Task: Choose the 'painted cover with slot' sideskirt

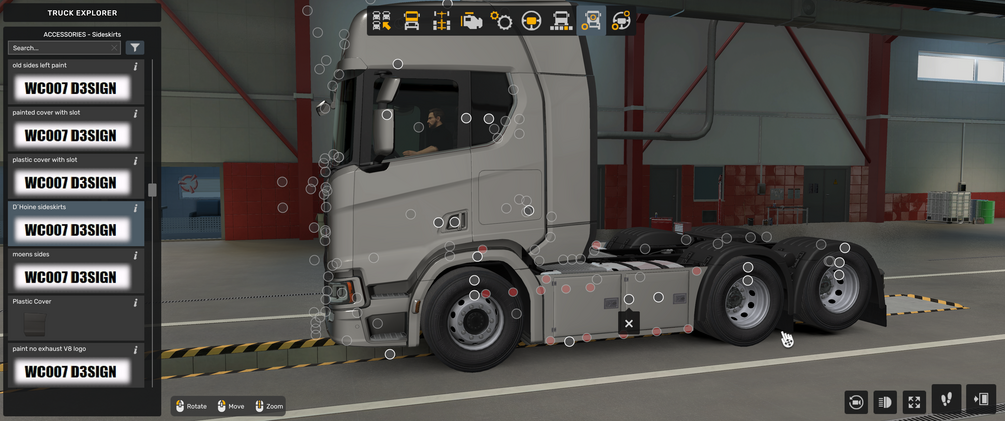Action: tap(71, 135)
